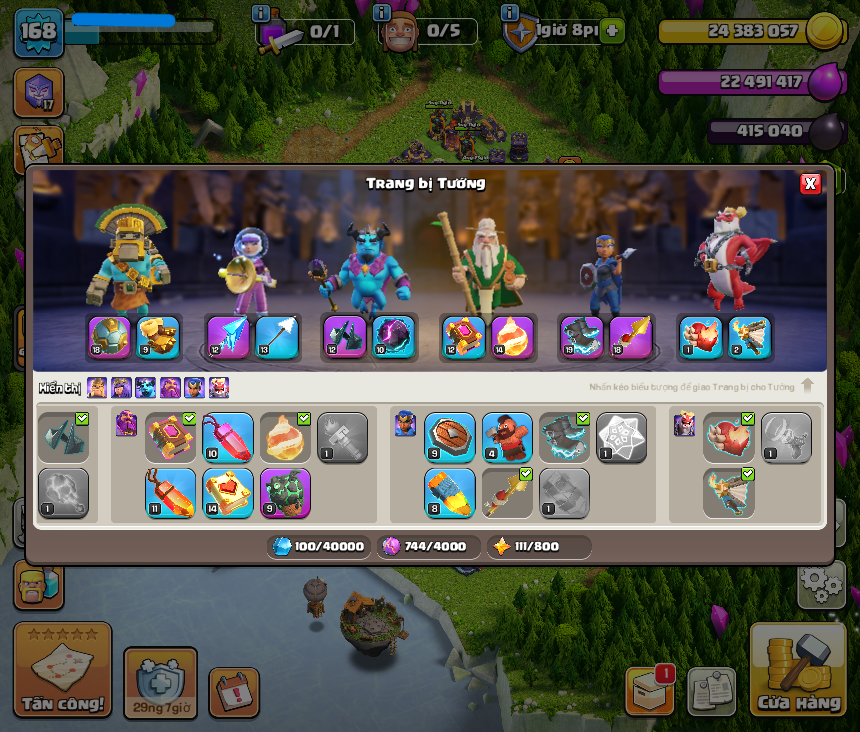
Task: Pick the level 4 barbarian puppet equipment
Action: [x=507, y=438]
